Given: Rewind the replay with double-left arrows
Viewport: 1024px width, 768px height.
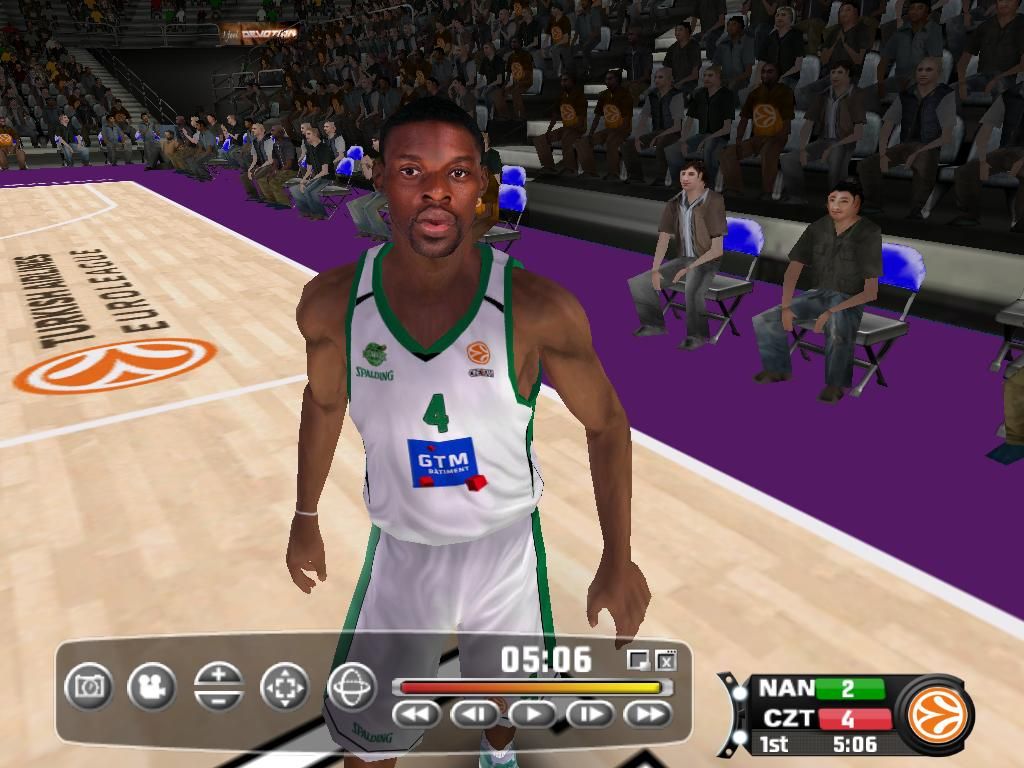Looking at the screenshot, I should pos(417,714).
